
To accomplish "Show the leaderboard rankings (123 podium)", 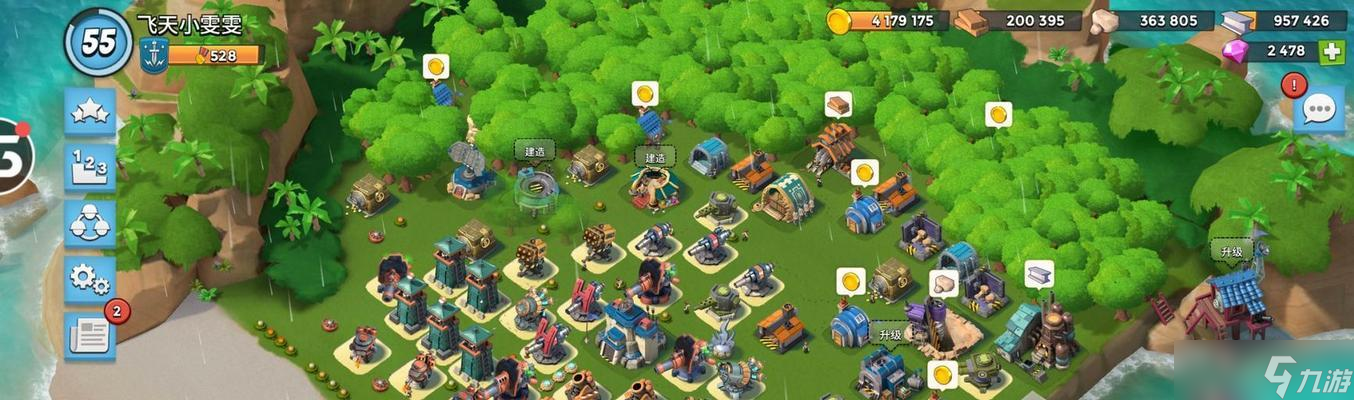I will click(90, 167).
